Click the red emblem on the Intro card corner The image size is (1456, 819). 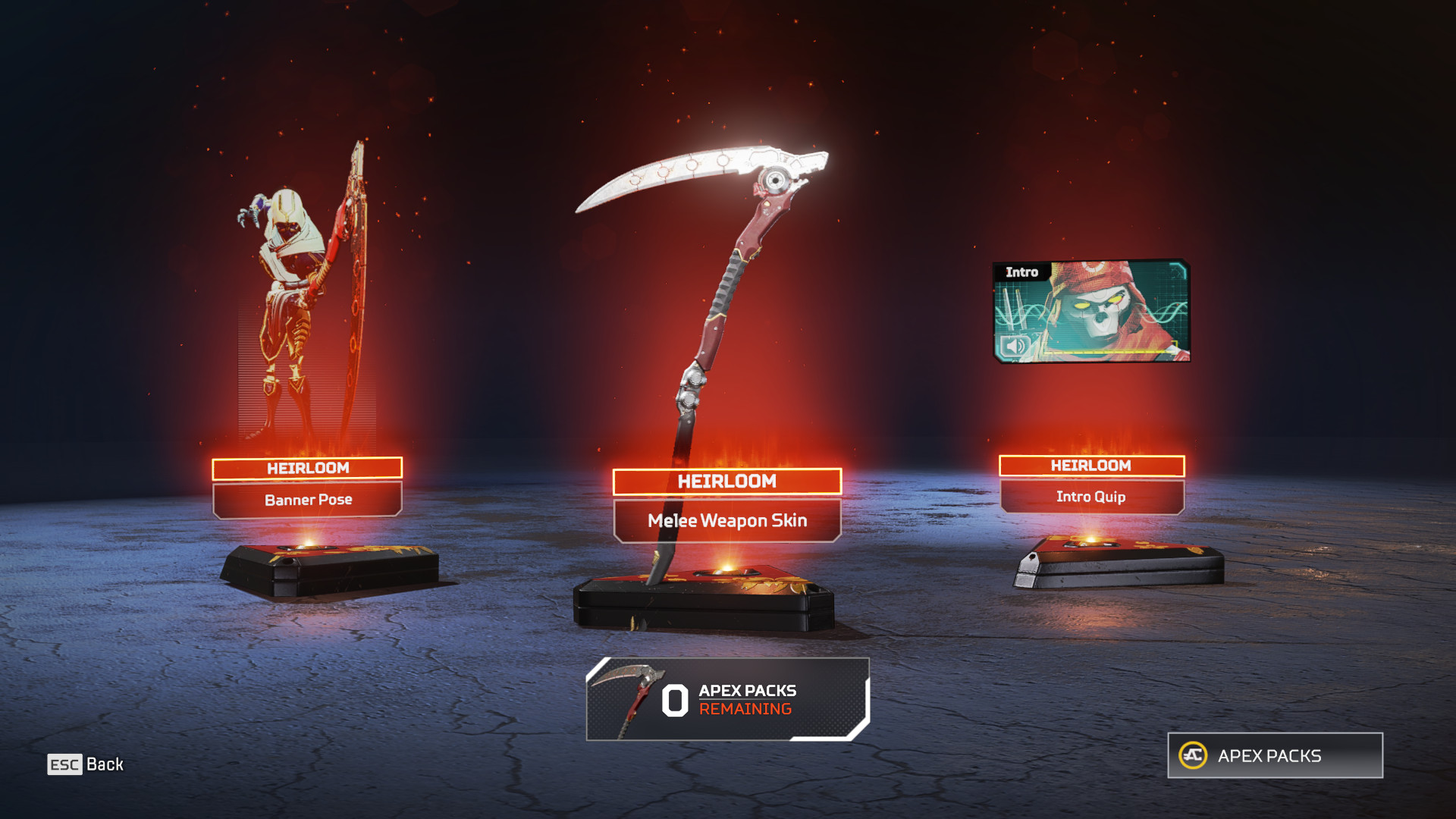1094,267
